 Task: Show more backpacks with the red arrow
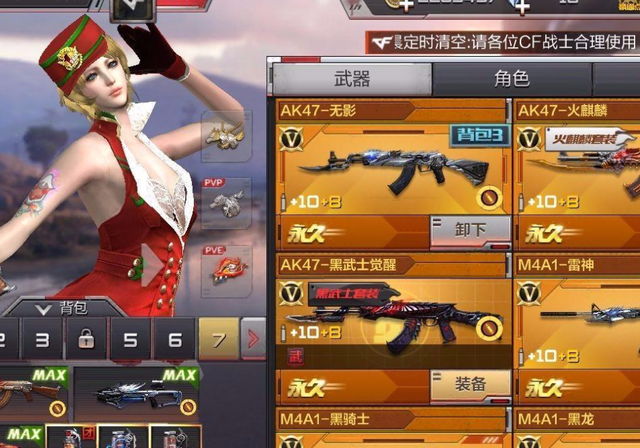[253, 340]
